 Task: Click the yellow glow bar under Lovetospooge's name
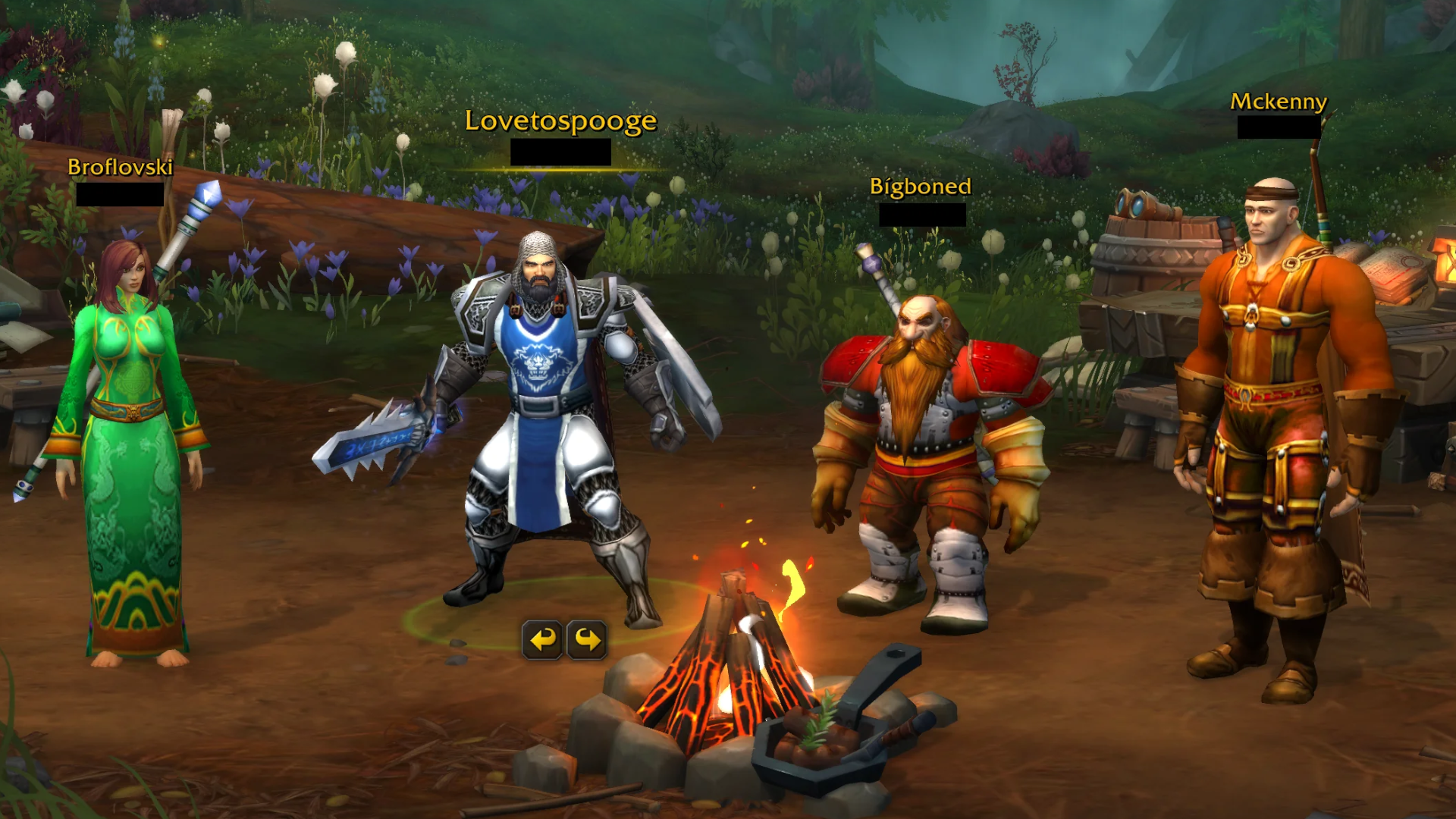(x=561, y=171)
